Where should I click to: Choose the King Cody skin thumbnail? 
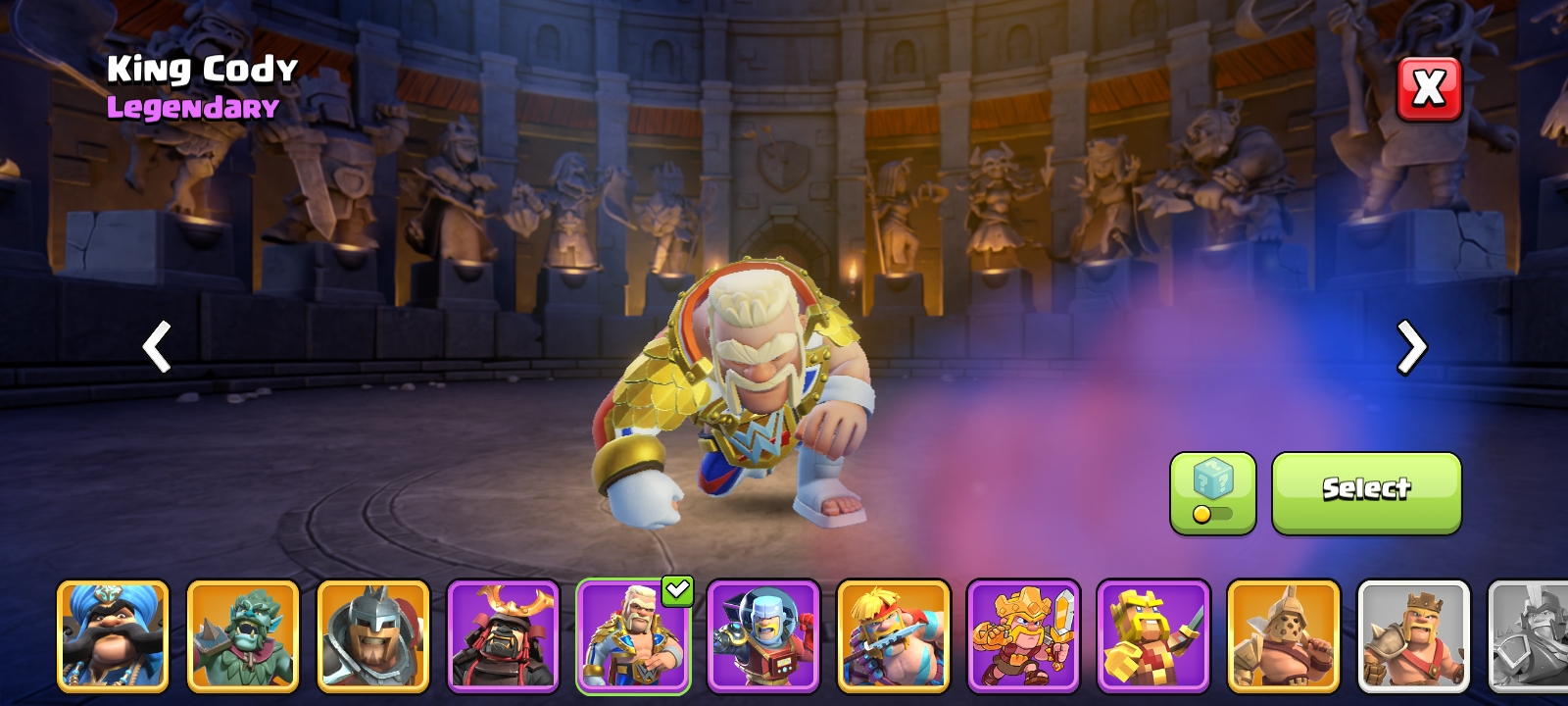[633, 635]
